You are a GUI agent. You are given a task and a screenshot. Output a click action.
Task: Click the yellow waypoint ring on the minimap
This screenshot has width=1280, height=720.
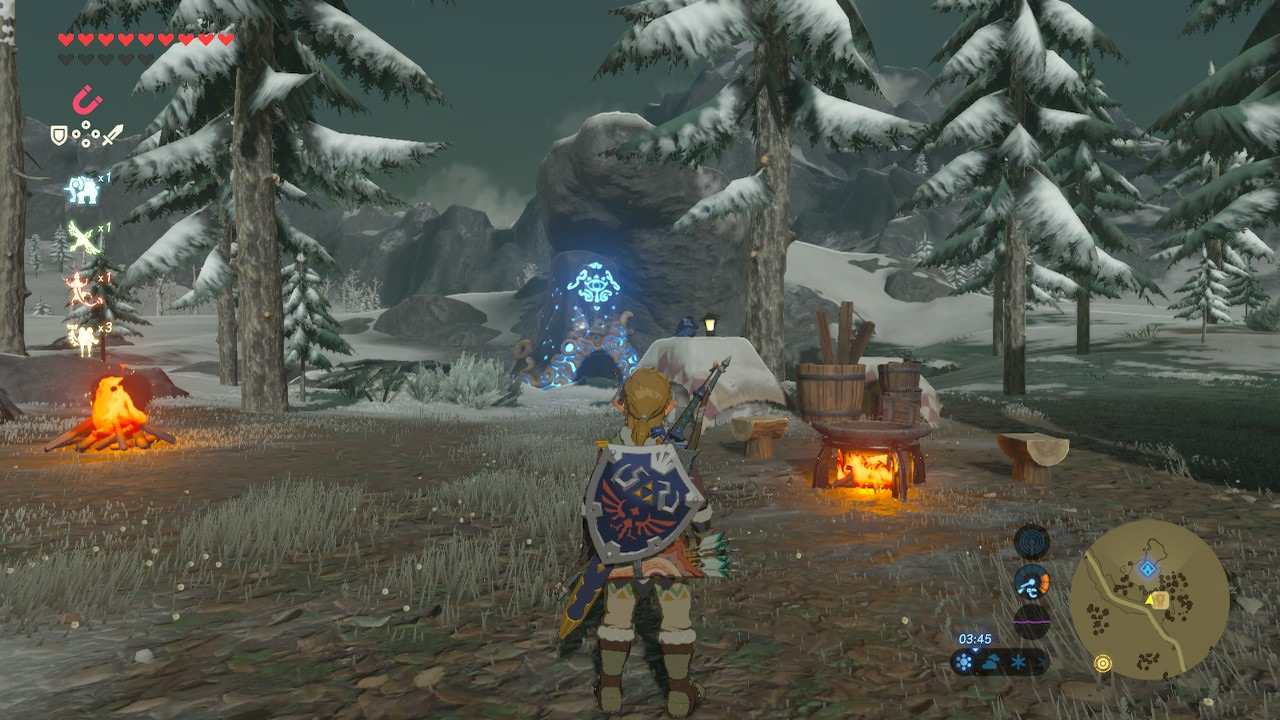(x=1103, y=662)
